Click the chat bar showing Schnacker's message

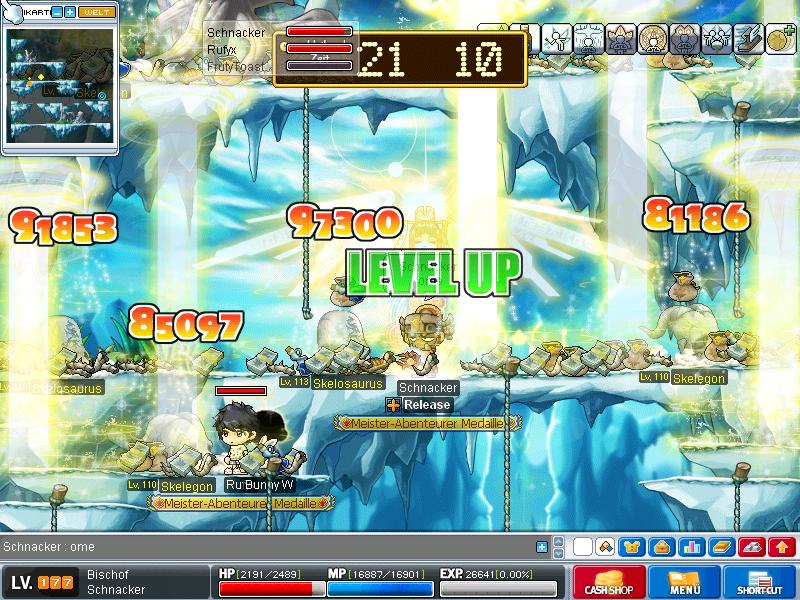pos(260,547)
